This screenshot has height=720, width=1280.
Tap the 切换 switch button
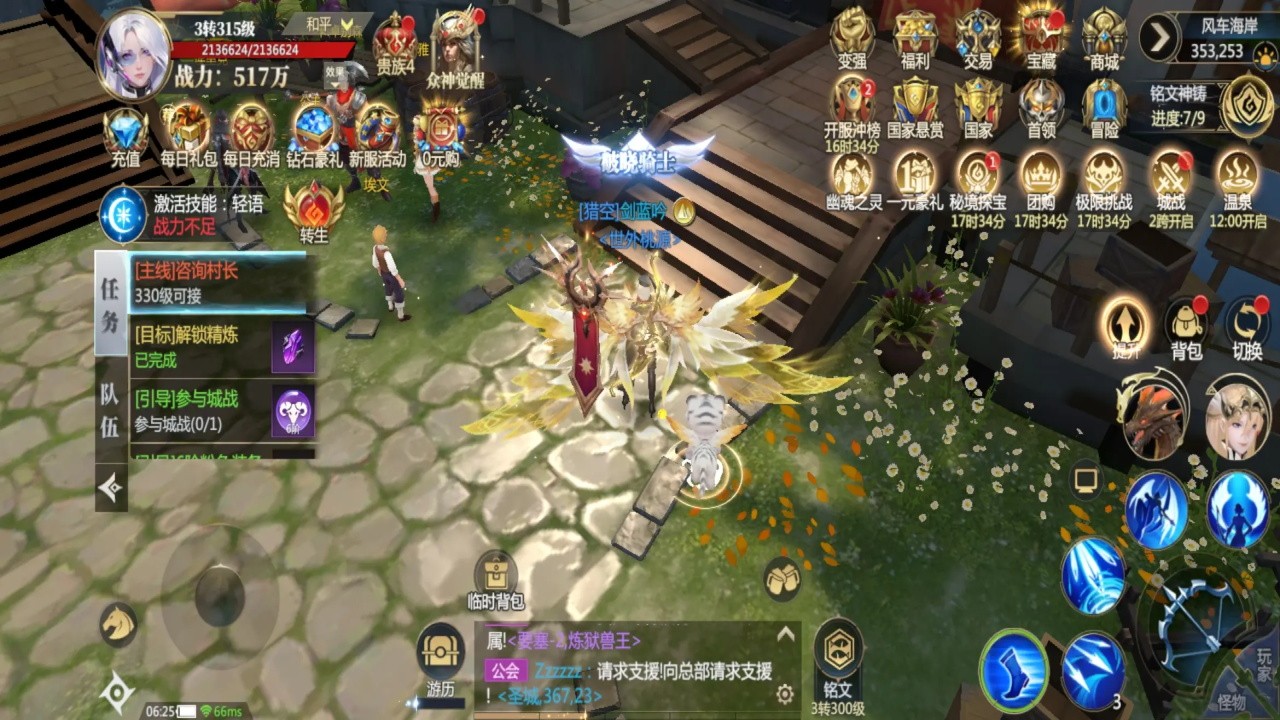click(1247, 327)
